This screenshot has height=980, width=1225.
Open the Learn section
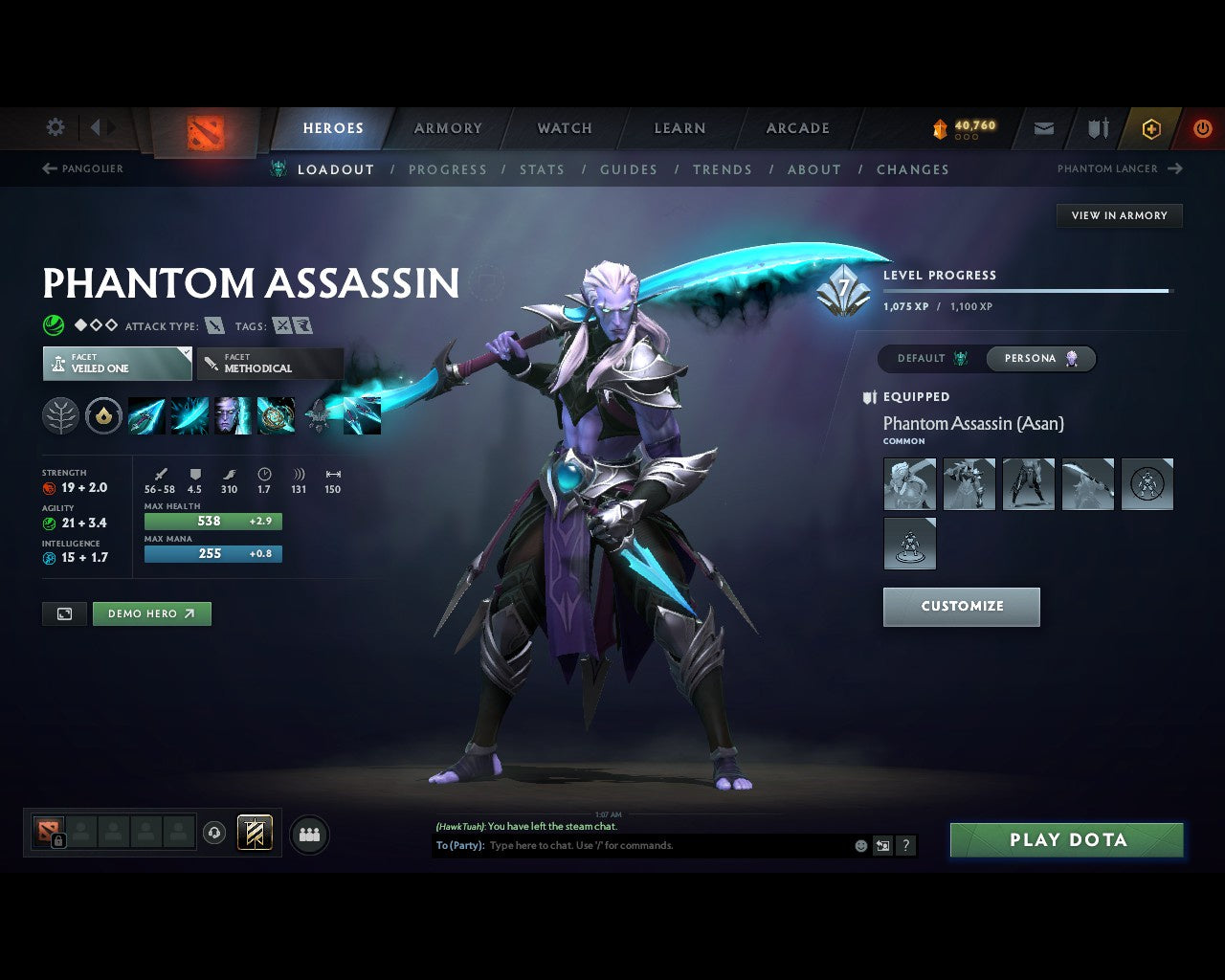click(679, 128)
